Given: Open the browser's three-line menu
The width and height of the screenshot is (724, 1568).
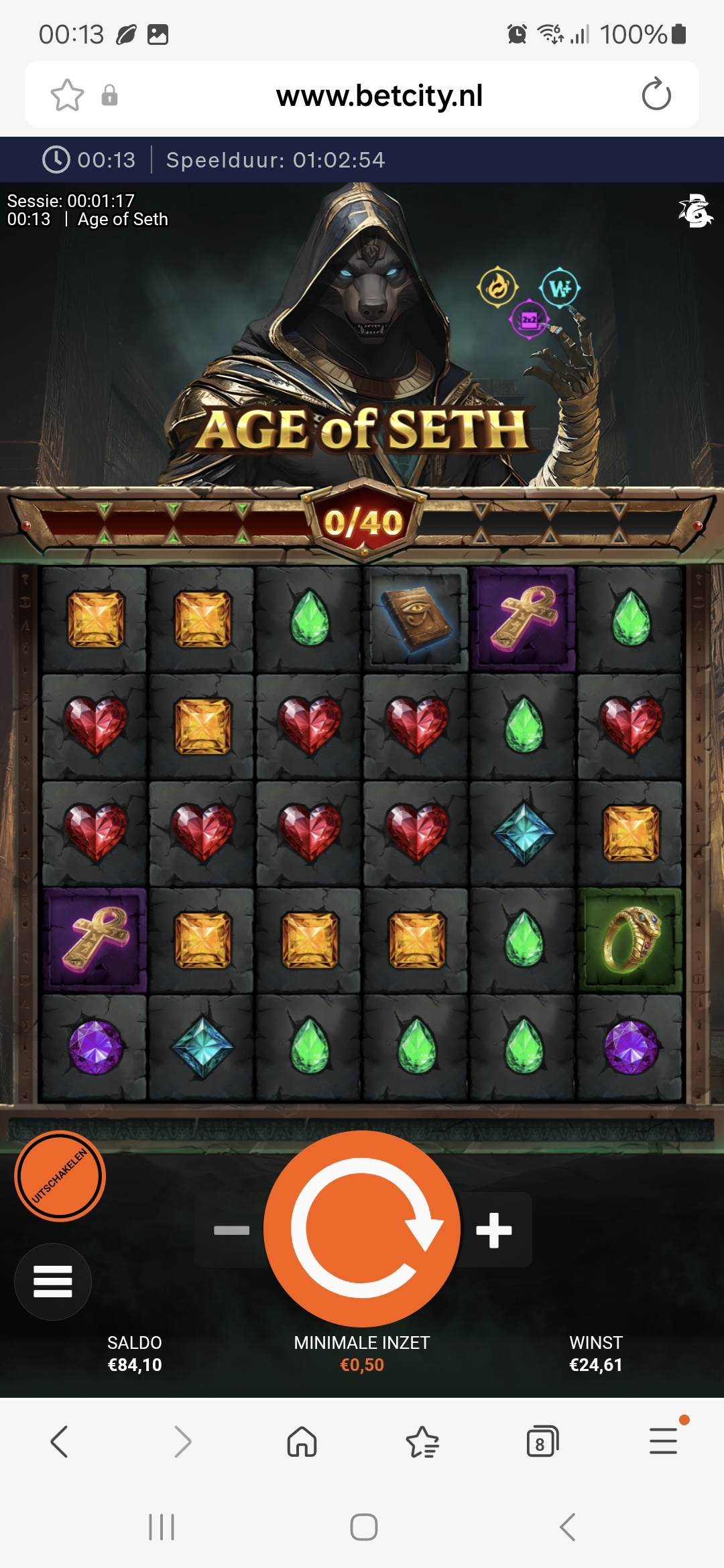Looking at the screenshot, I should tap(663, 1441).
